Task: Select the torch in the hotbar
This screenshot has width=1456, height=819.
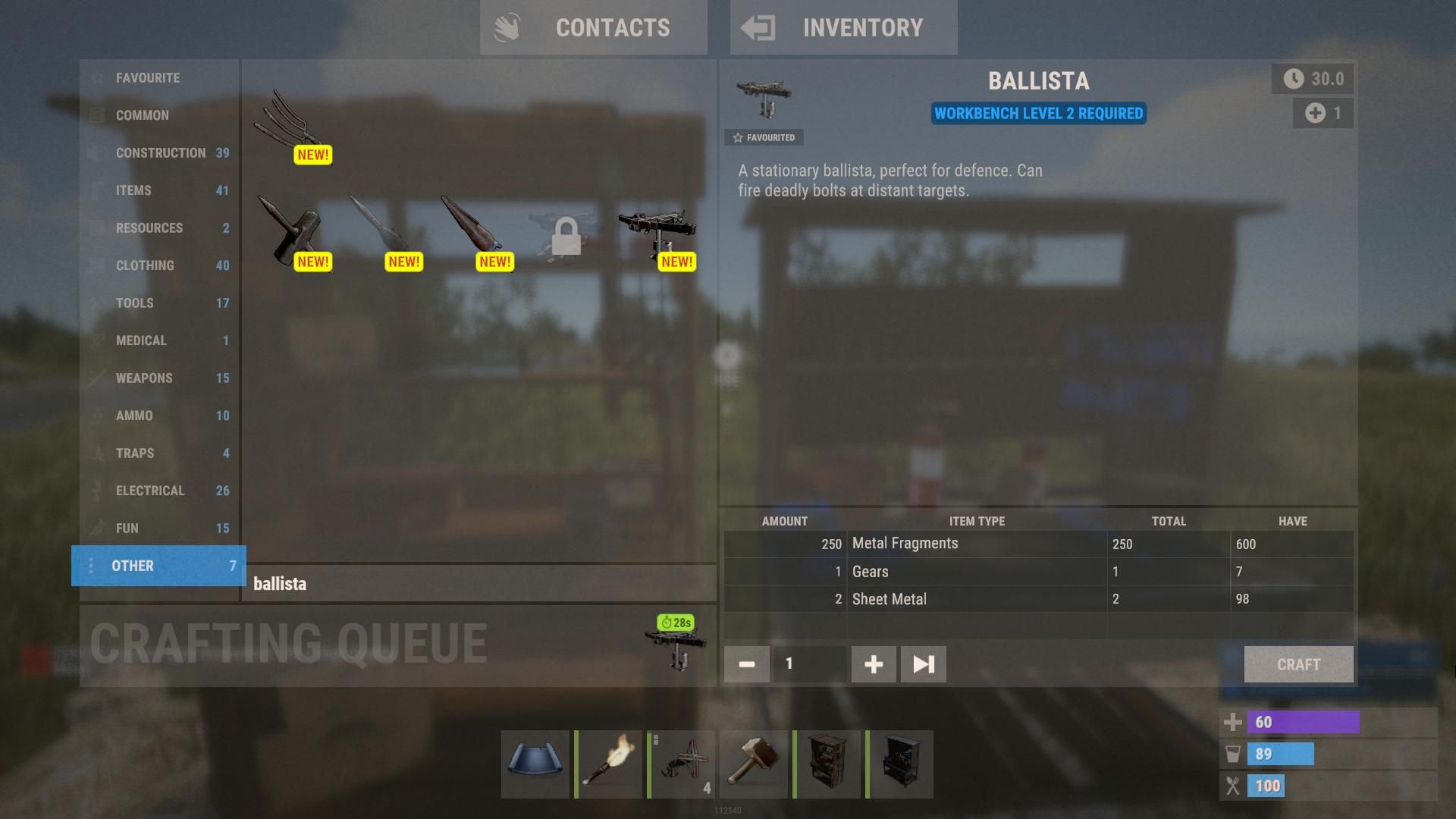Action: 607,764
